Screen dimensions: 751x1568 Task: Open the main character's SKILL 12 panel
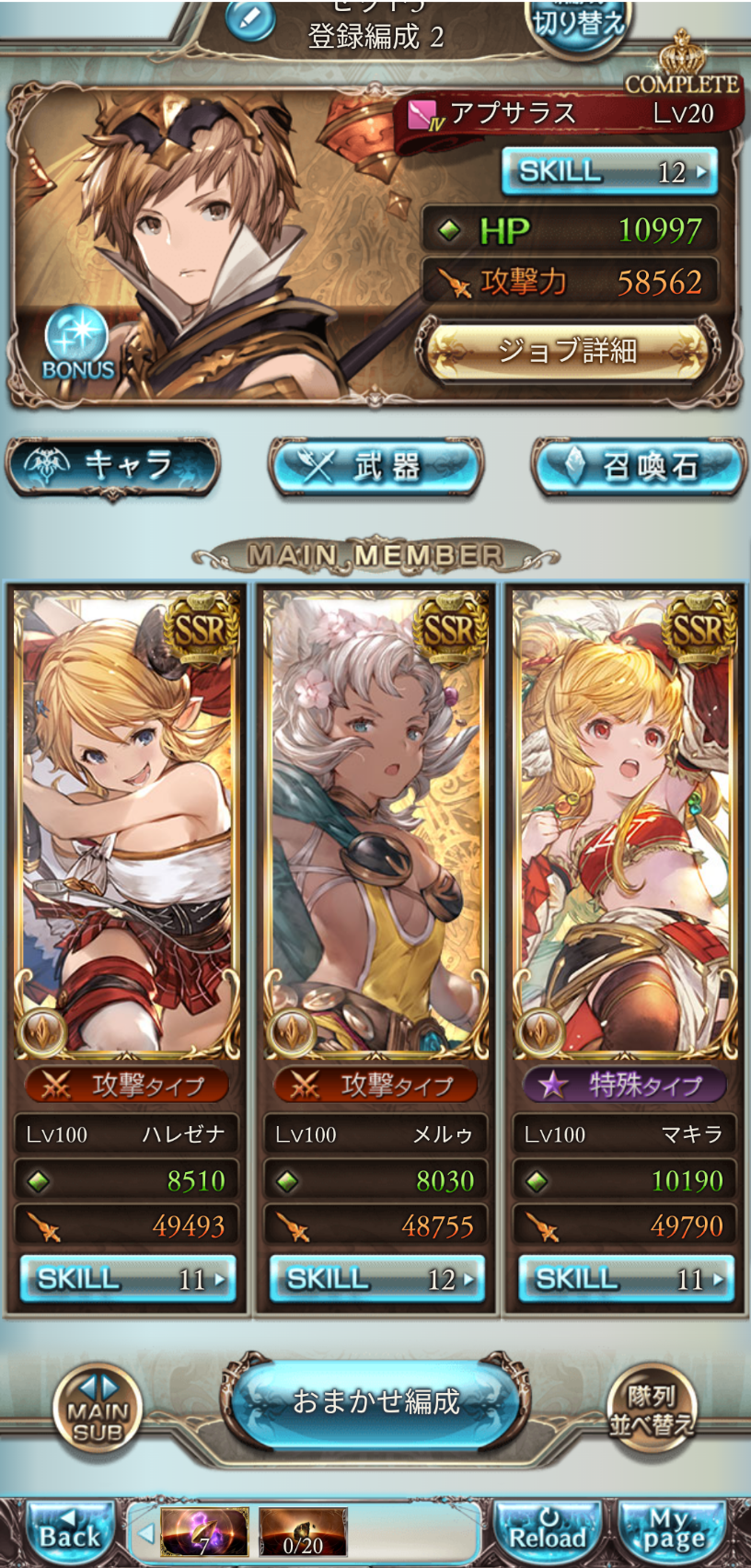(608, 171)
